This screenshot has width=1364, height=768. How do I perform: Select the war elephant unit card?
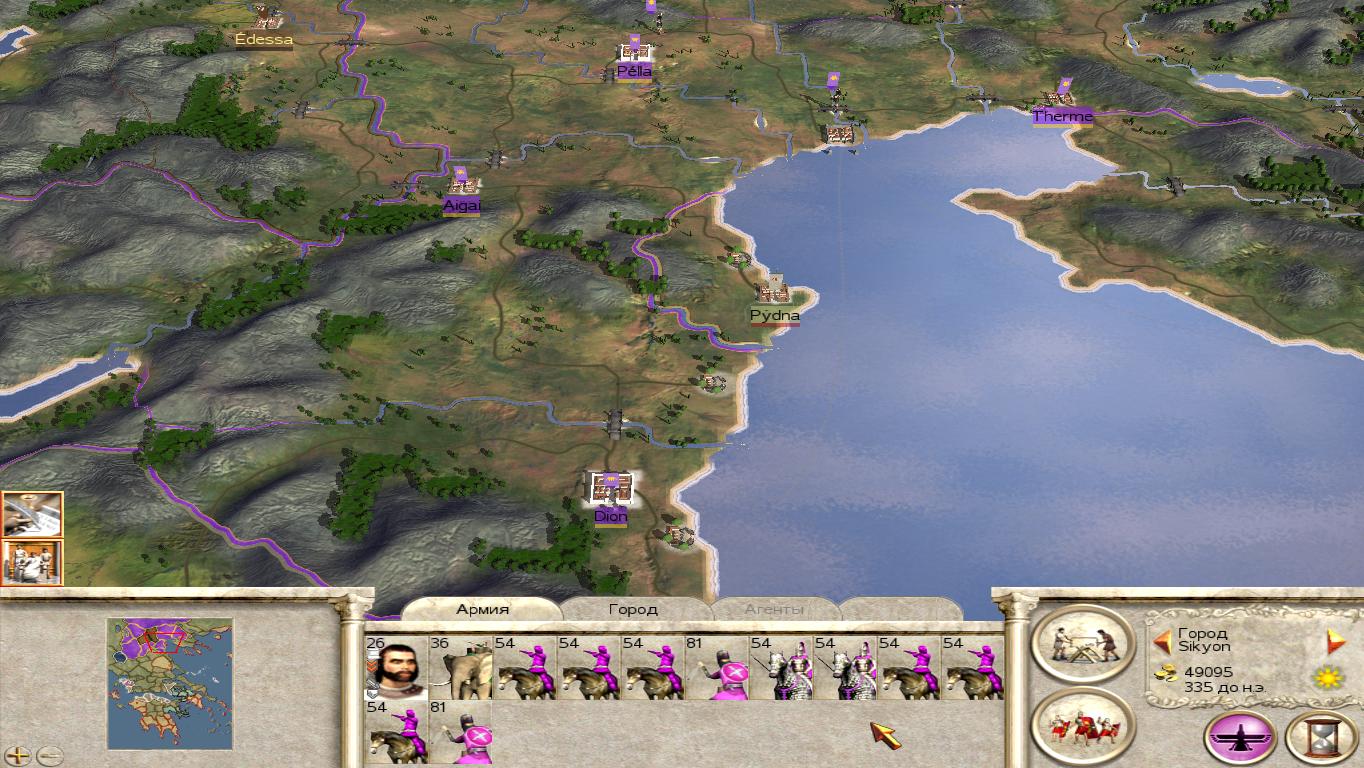(x=460, y=667)
